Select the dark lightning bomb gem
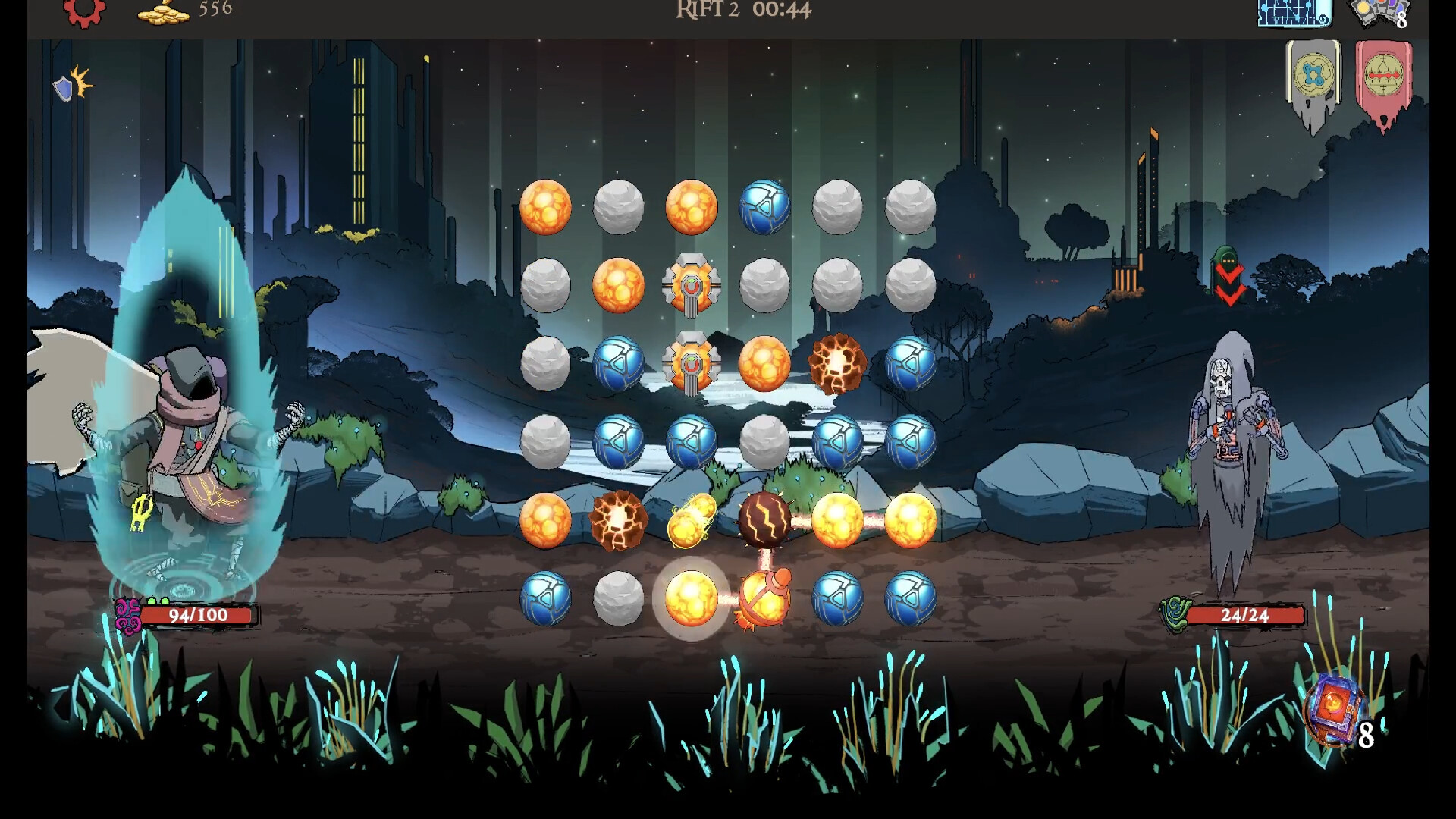The height and width of the screenshot is (819, 1456). [x=766, y=519]
